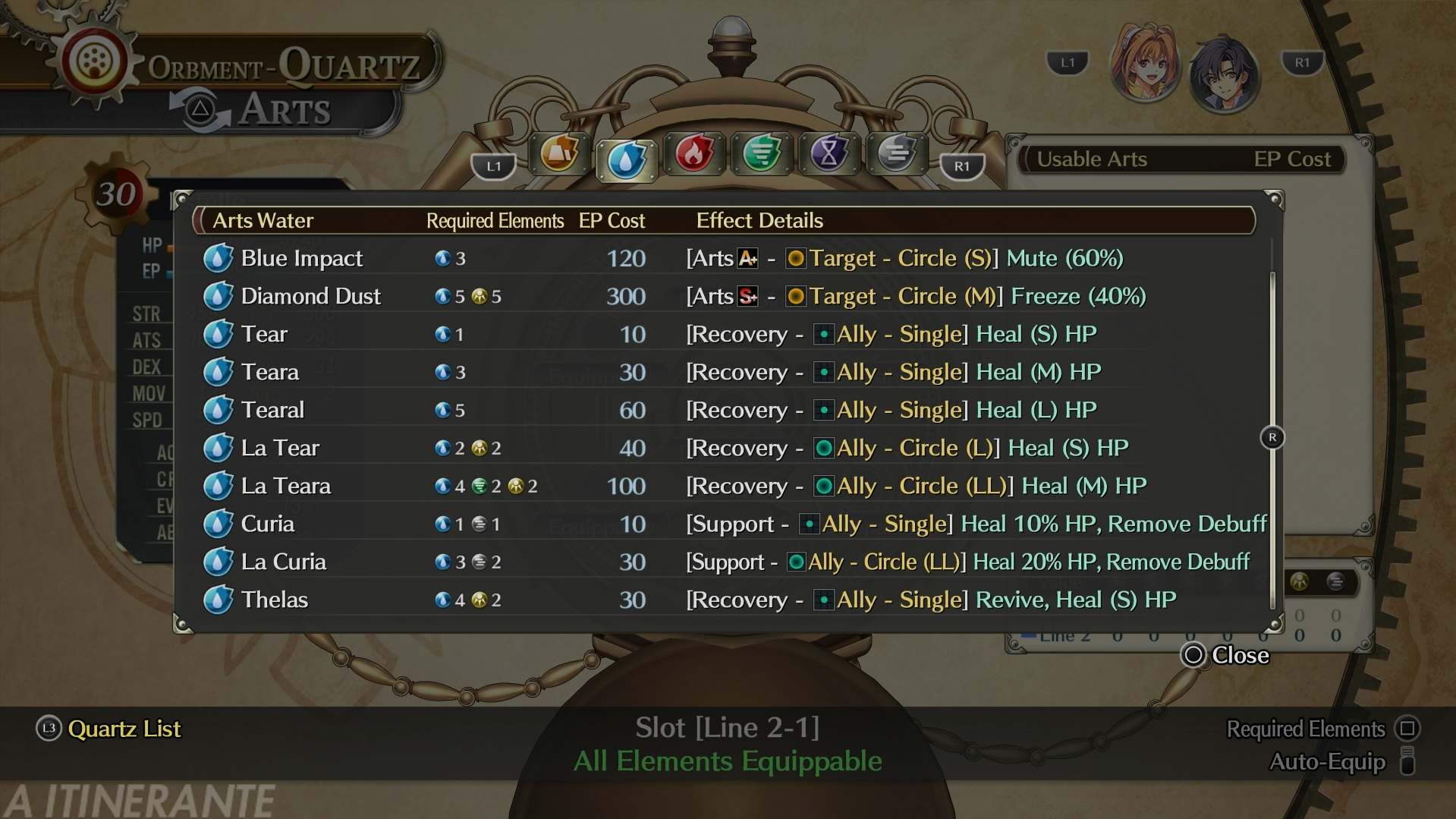Open the Time element hourglass tab
Screen dimensions: 1456x819
(829, 154)
